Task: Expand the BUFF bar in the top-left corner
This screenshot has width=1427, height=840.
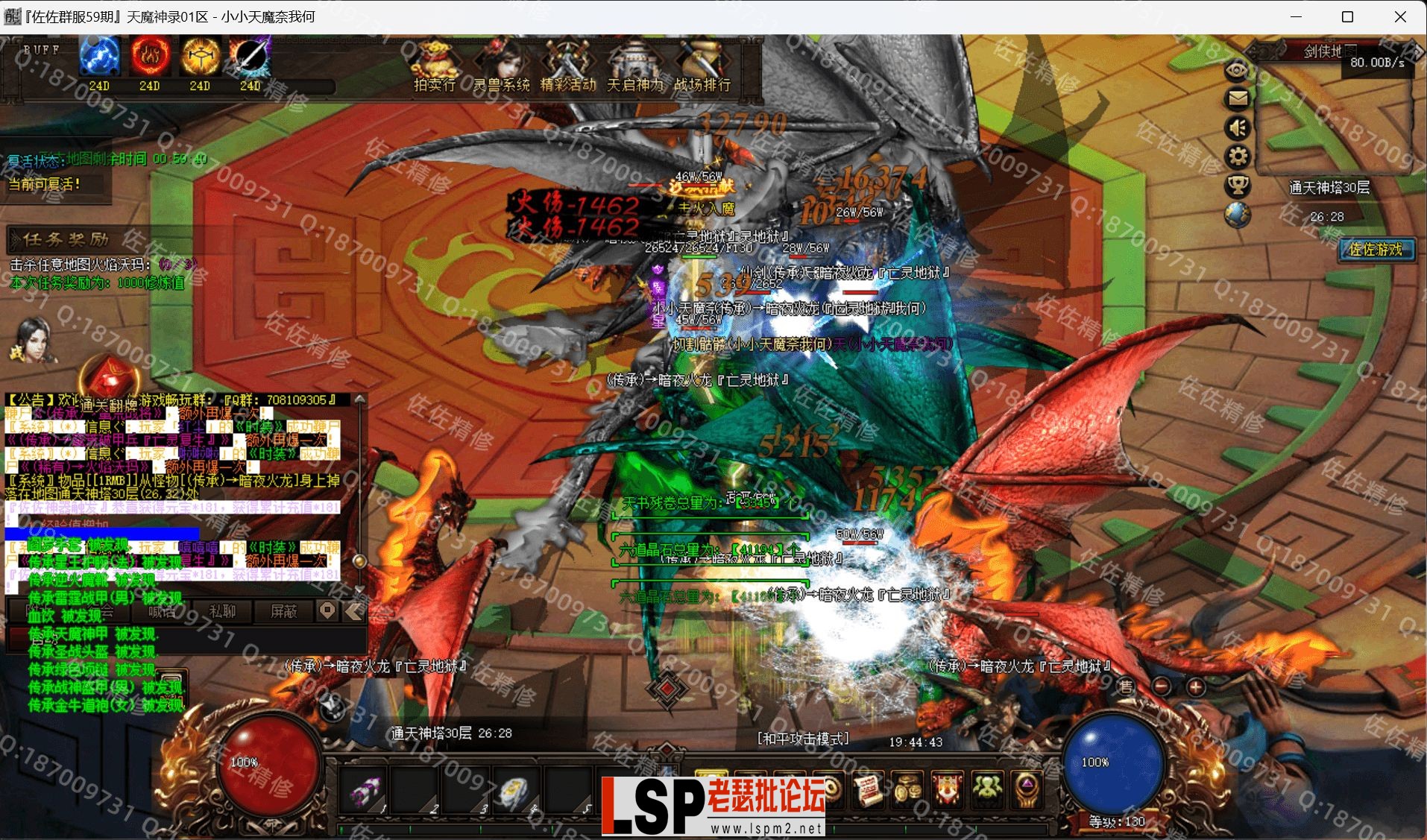Action: click(41, 50)
